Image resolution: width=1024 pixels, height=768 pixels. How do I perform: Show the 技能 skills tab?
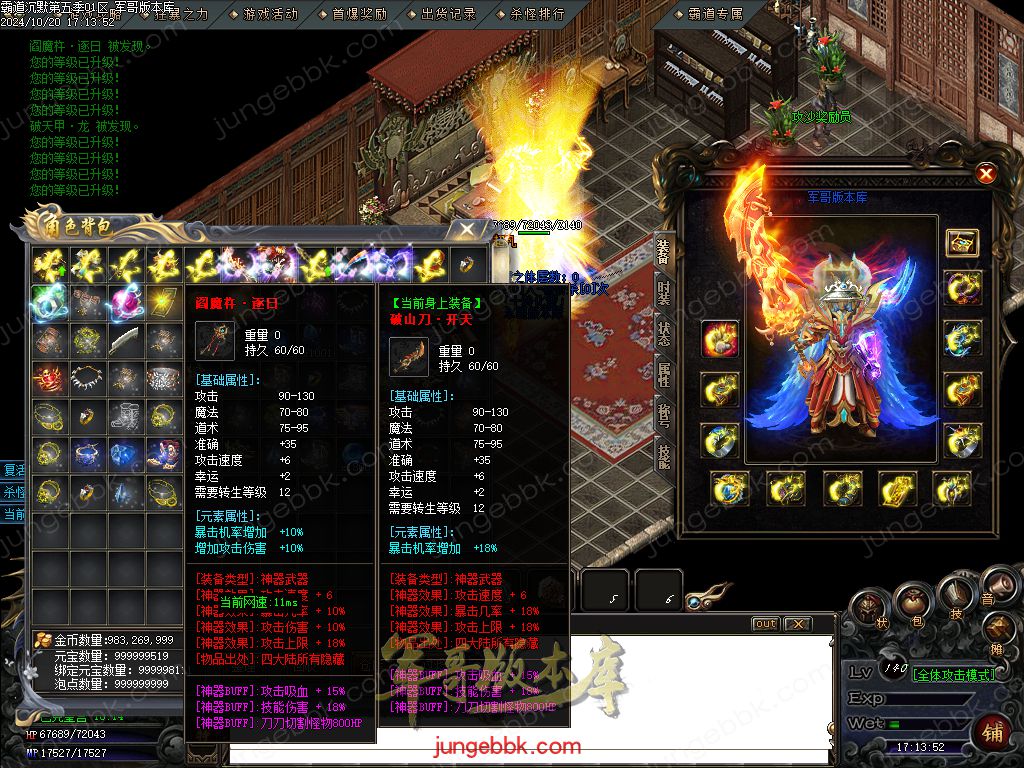(x=664, y=456)
